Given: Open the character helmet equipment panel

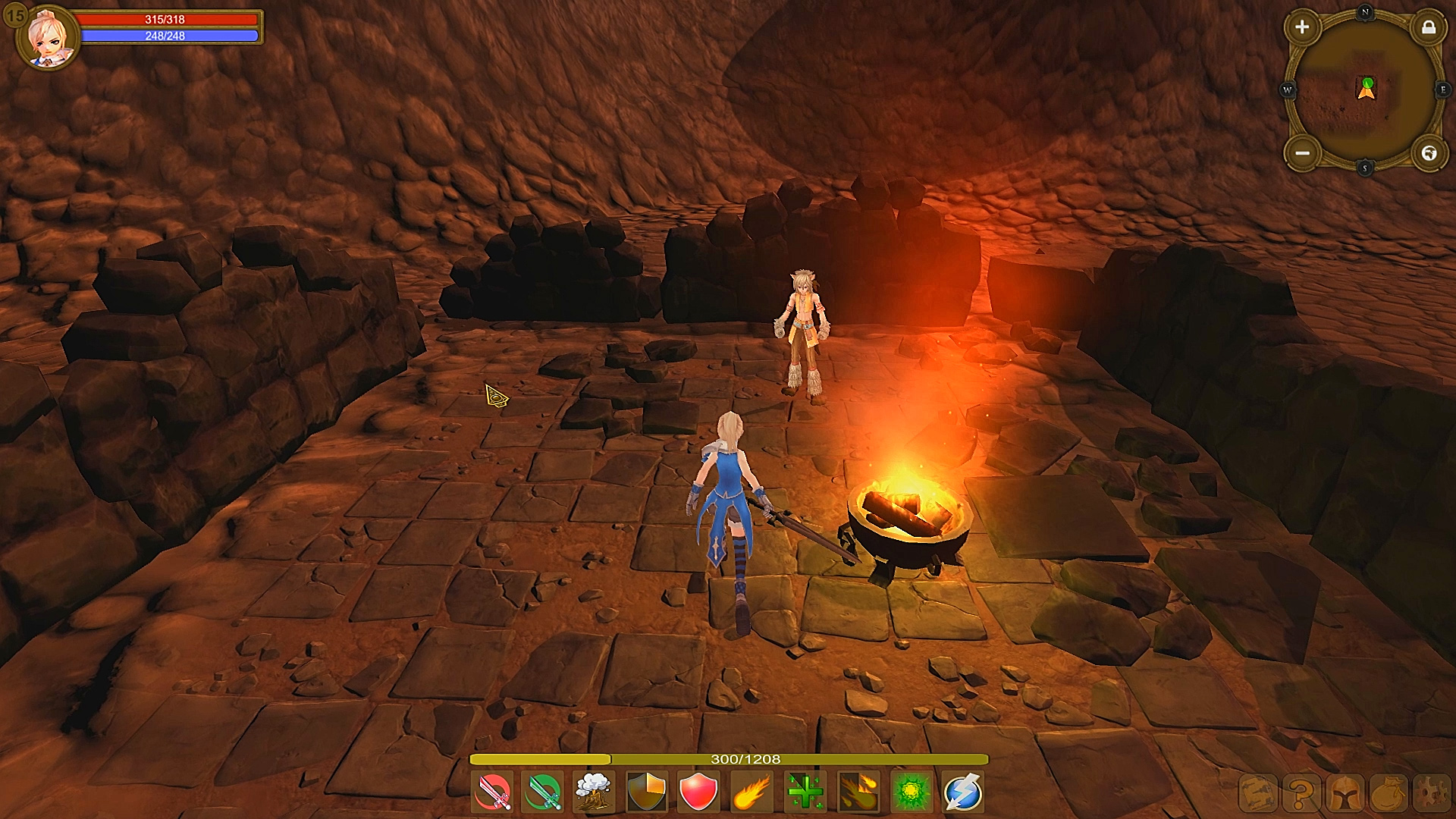Looking at the screenshot, I should 1345,793.
